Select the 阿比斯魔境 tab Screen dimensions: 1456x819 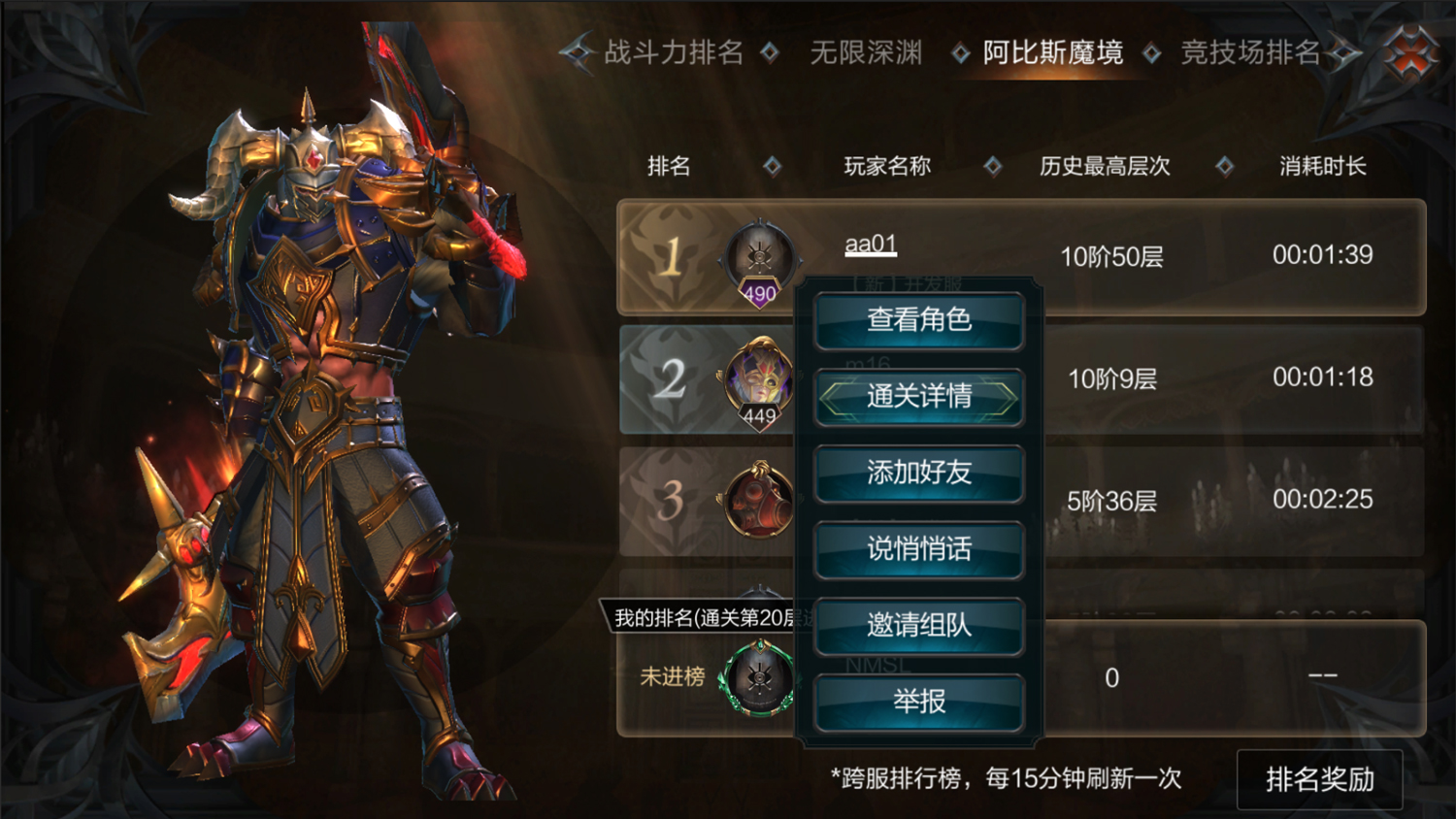point(1052,52)
